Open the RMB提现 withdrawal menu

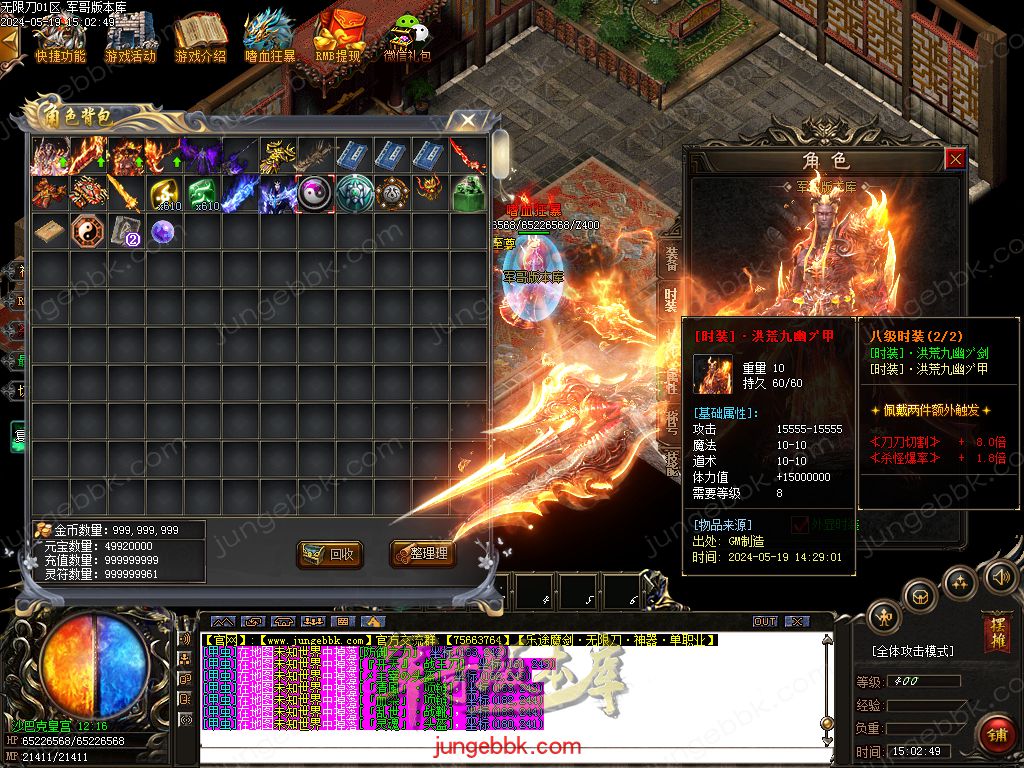coord(338,37)
